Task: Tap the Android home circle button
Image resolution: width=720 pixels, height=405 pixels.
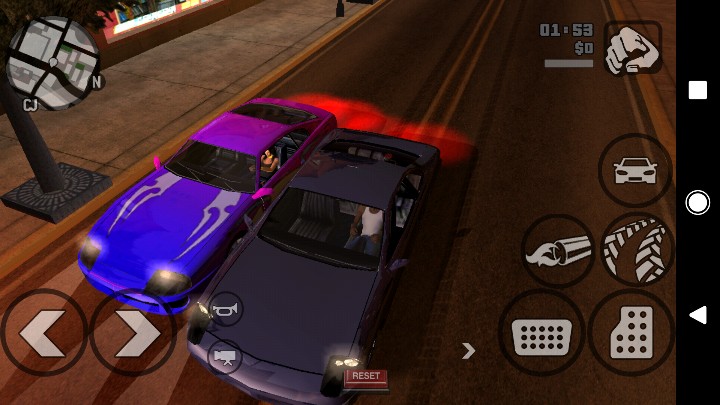Action: click(697, 203)
